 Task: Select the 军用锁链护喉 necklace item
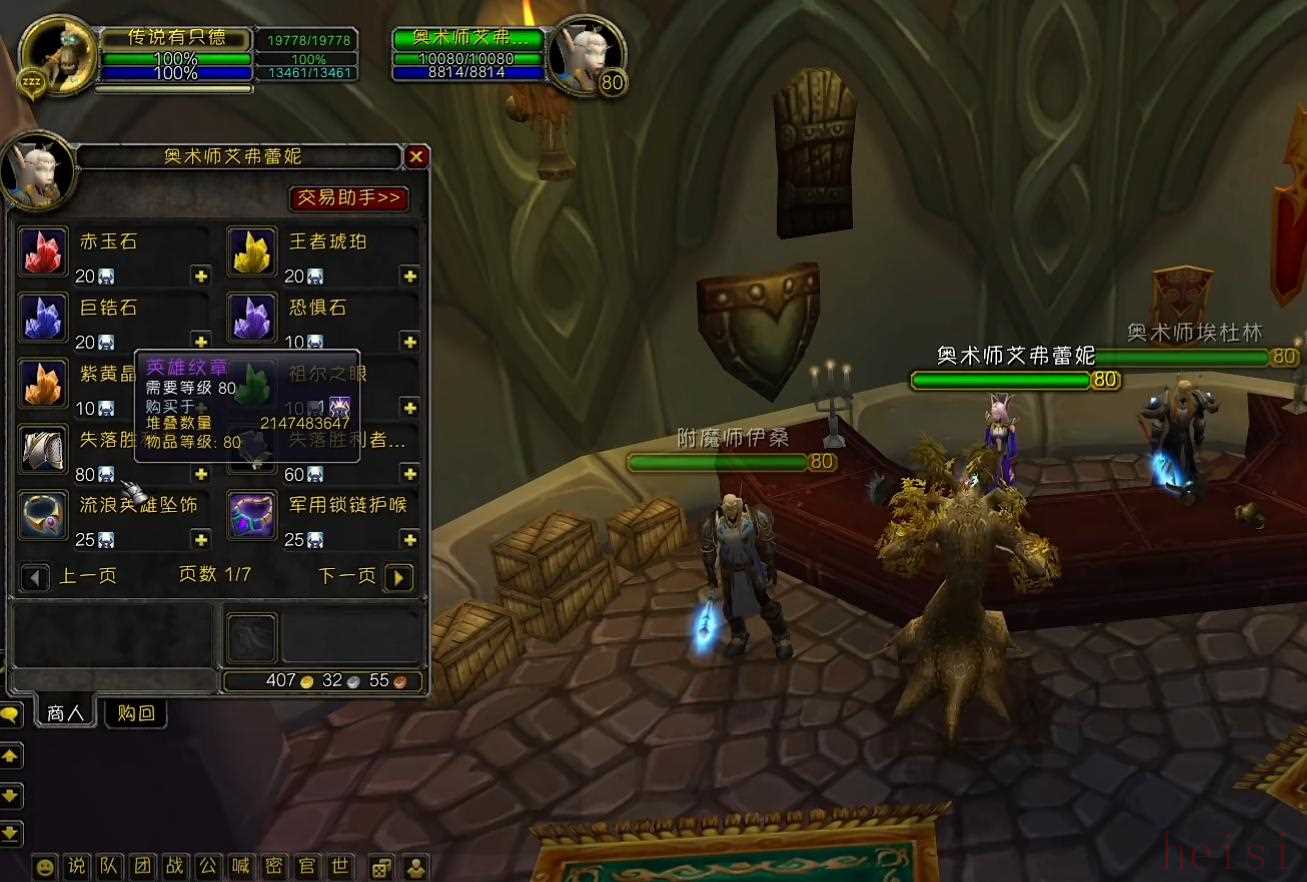click(x=252, y=515)
